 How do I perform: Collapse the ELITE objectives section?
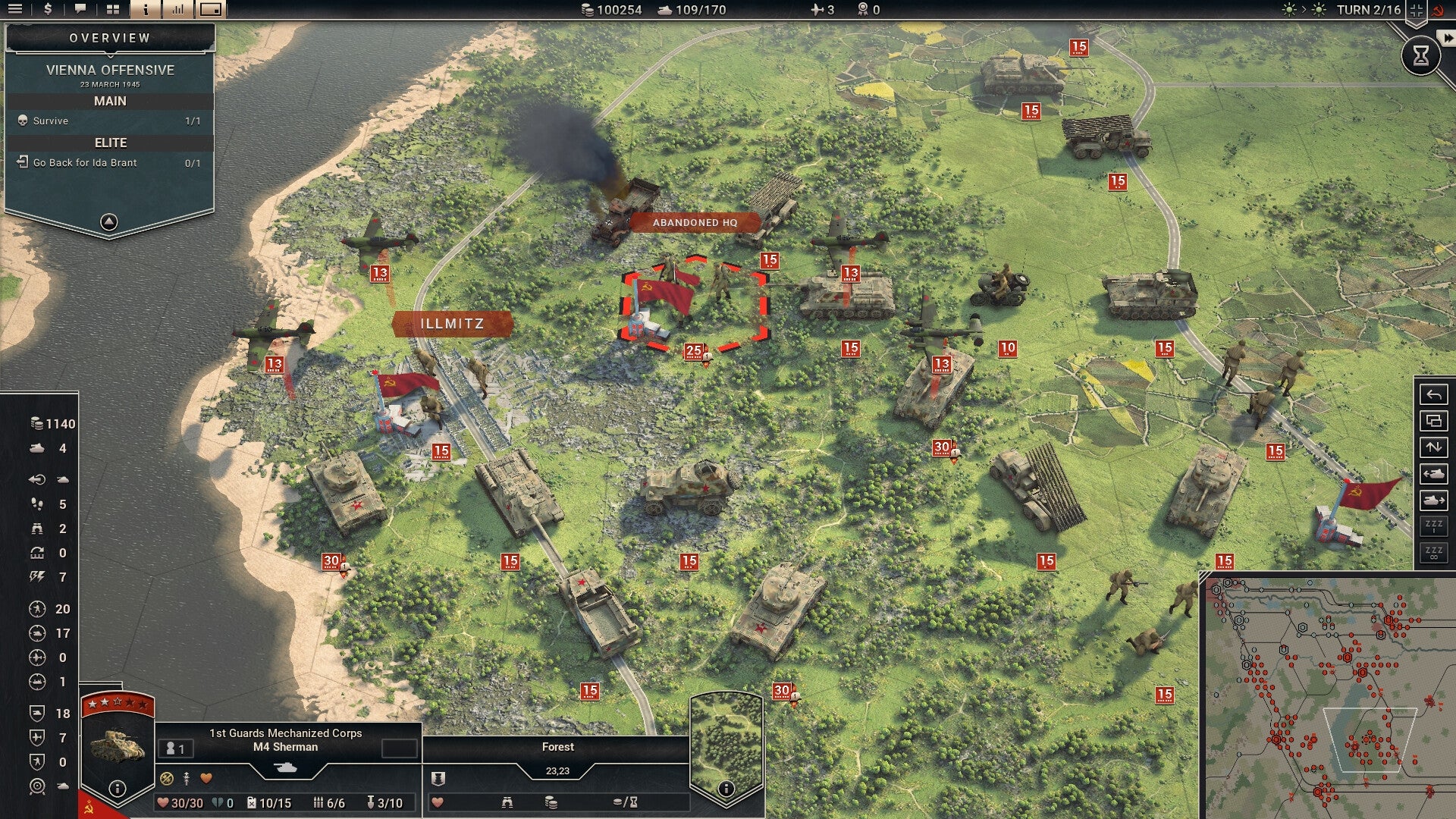coord(111,143)
